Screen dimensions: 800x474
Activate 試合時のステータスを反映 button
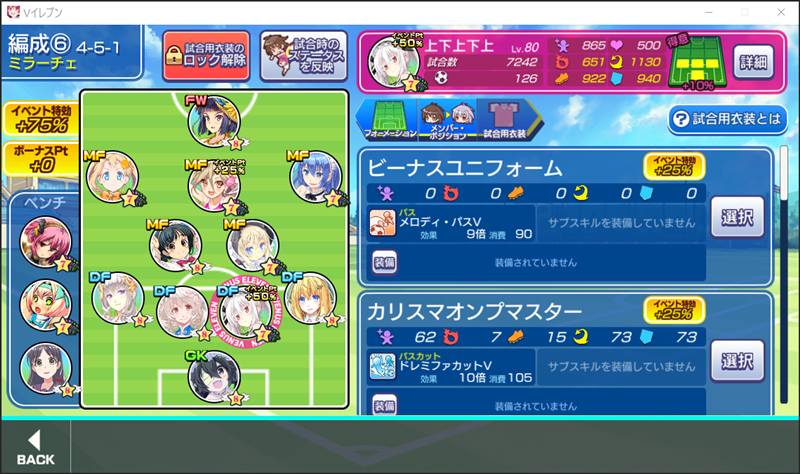303,54
